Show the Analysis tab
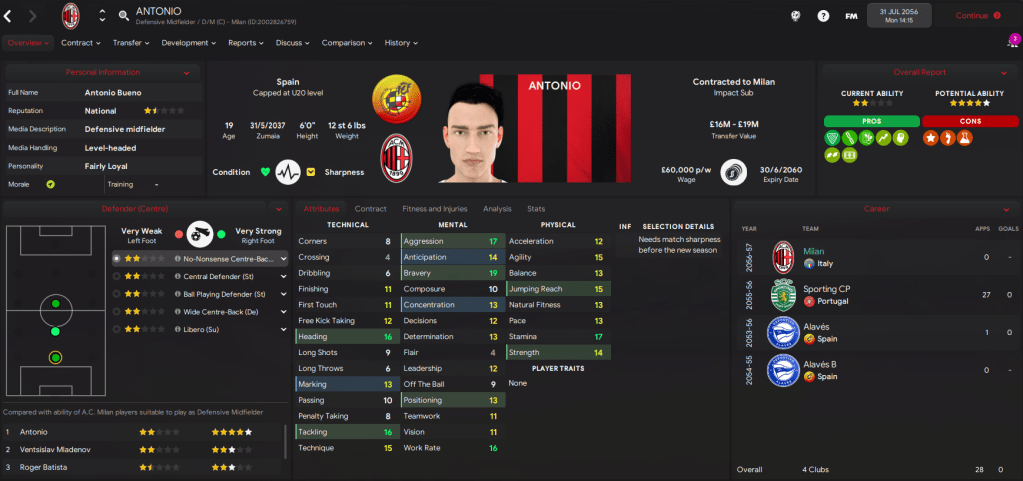Viewport: 1023px width, 481px height. coord(497,209)
